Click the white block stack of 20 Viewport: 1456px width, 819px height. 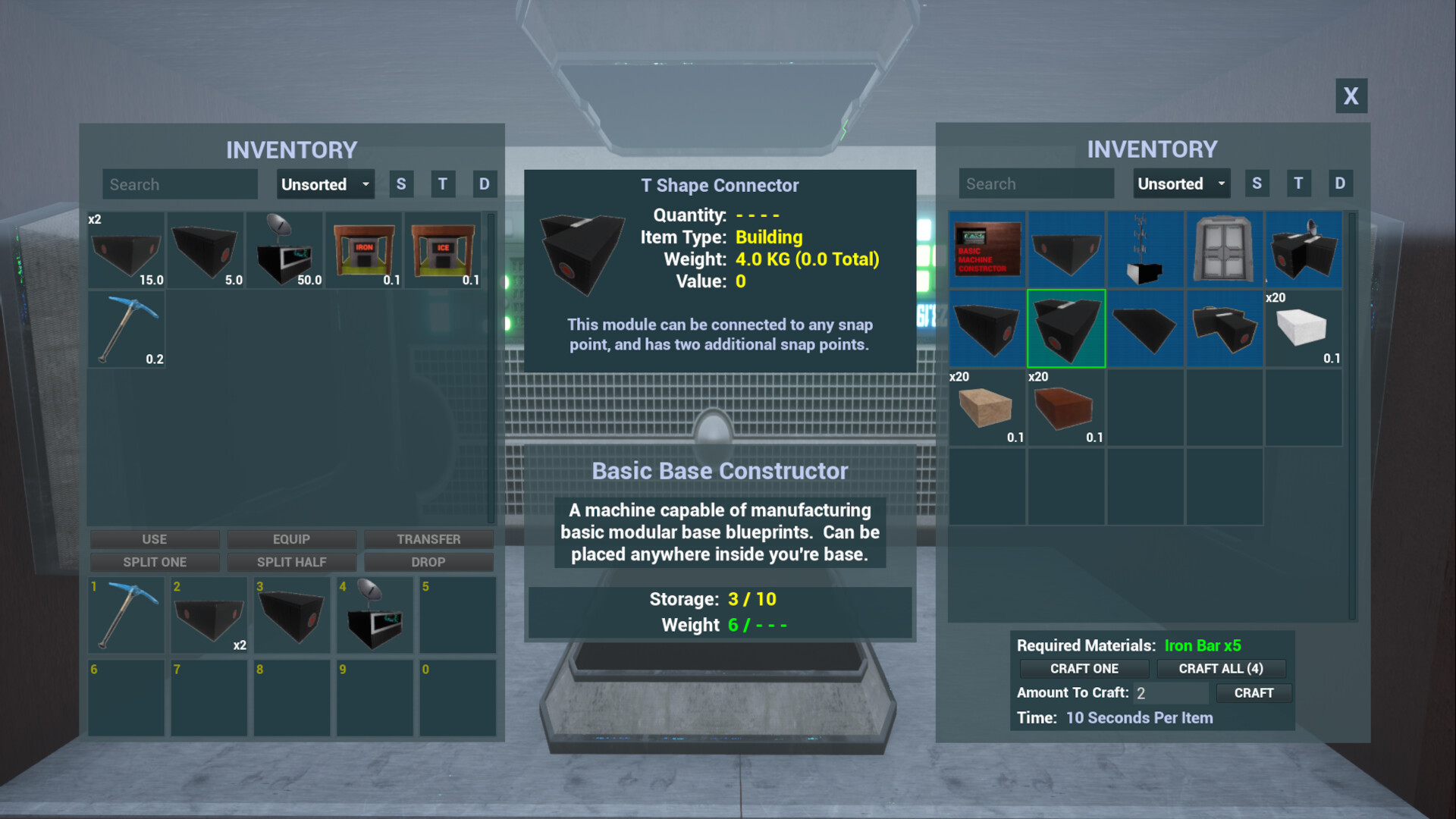click(x=1303, y=328)
